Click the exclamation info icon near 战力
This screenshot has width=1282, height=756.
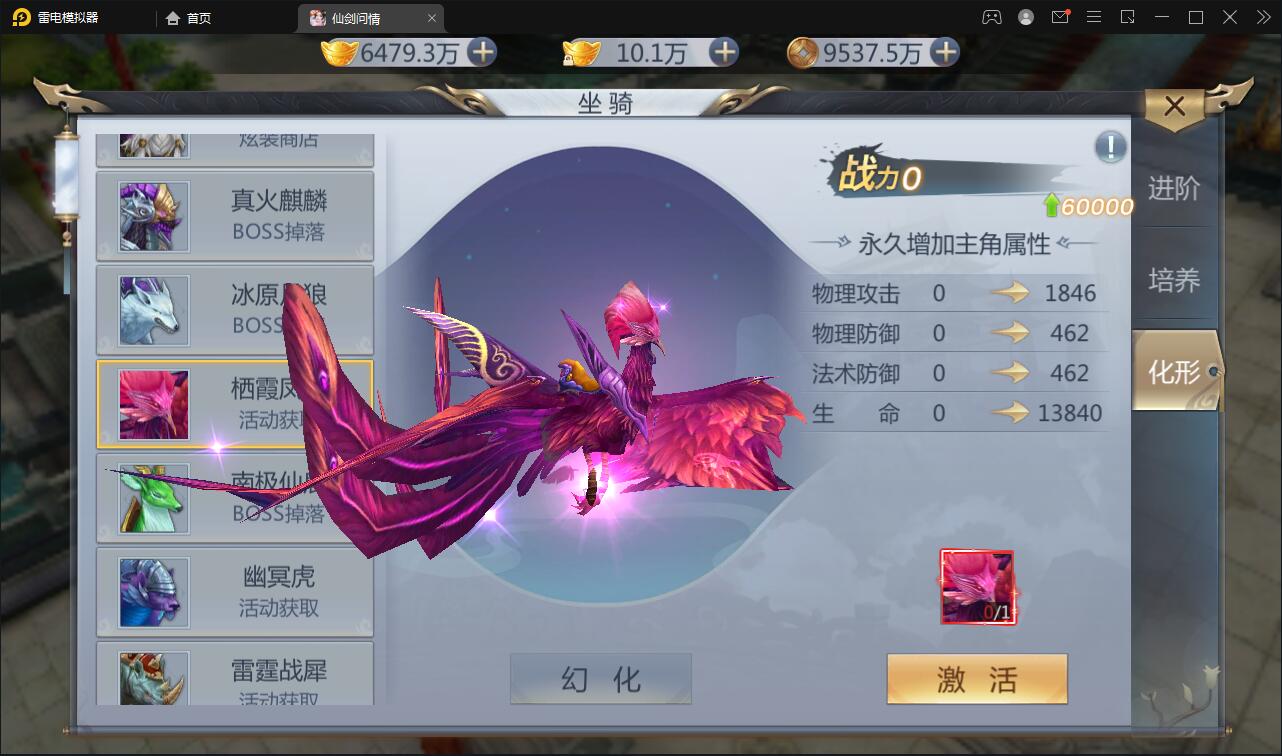pos(1108,147)
